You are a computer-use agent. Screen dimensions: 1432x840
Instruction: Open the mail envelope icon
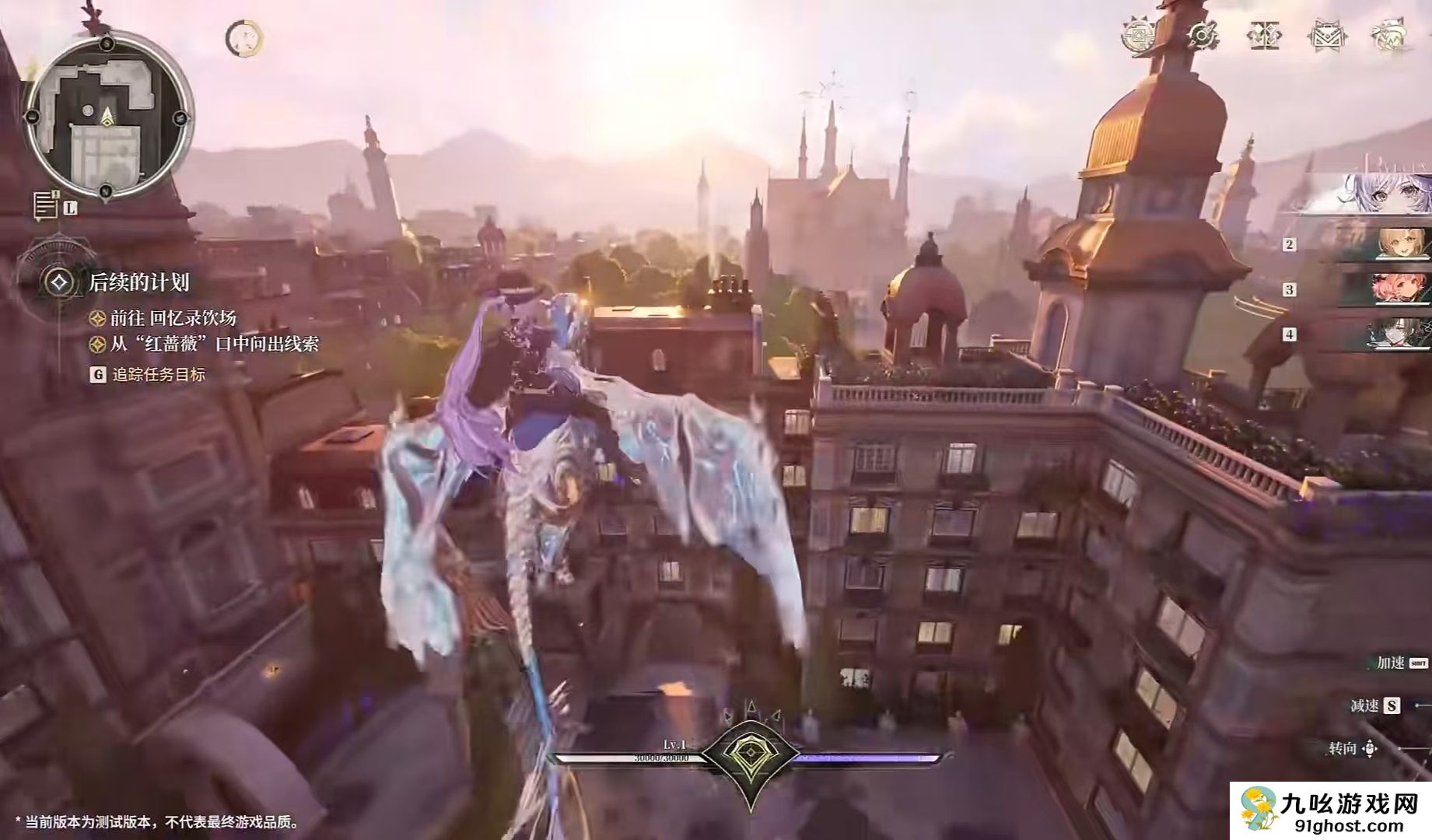point(1326,36)
